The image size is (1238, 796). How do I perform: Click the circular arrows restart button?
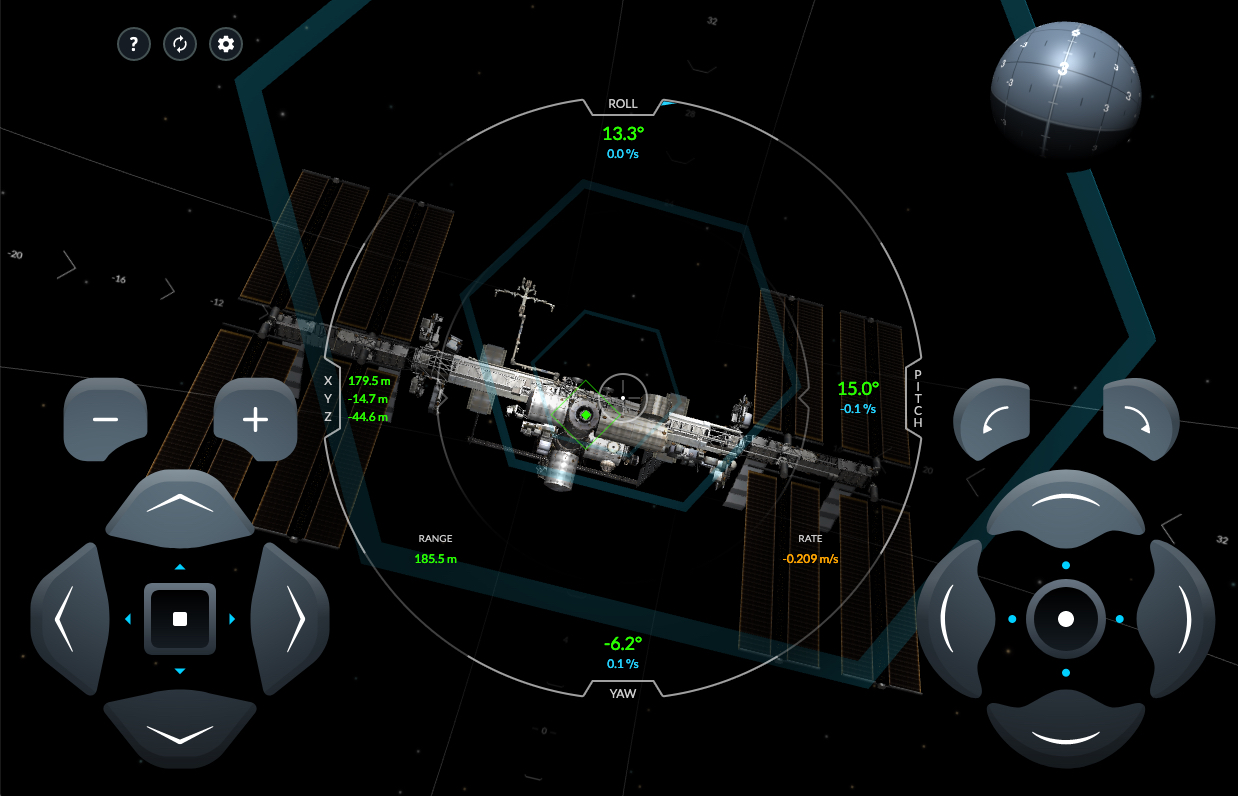(x=180, y=44)
